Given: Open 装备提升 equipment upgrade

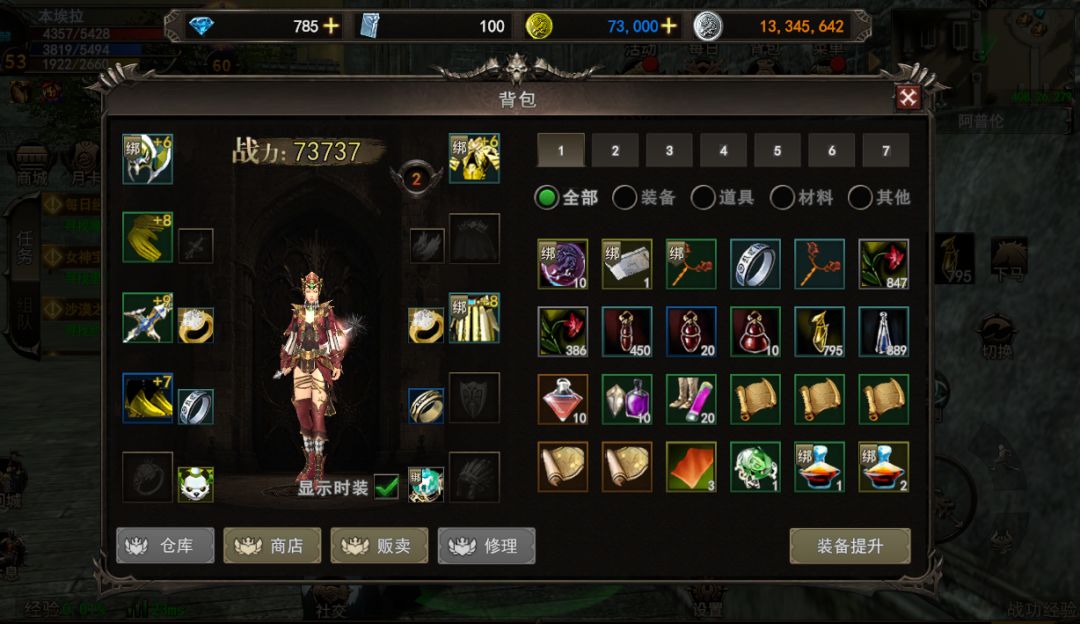Looking at the screenshot, I should click(x=849, y=546).
